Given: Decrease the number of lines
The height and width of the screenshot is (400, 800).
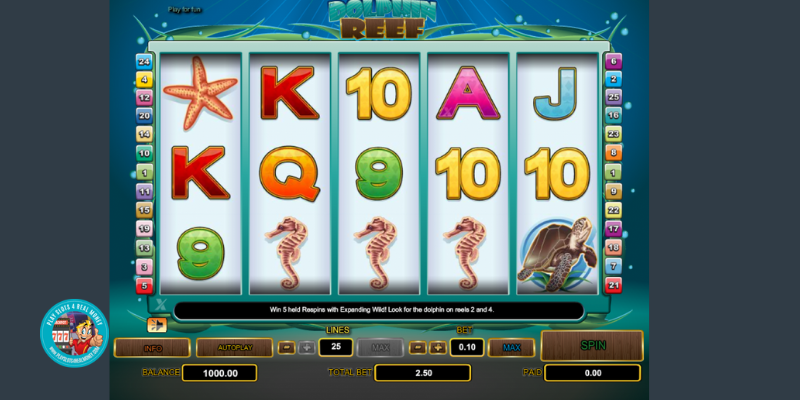Looking at the screenshot, I should coord(286,348).
